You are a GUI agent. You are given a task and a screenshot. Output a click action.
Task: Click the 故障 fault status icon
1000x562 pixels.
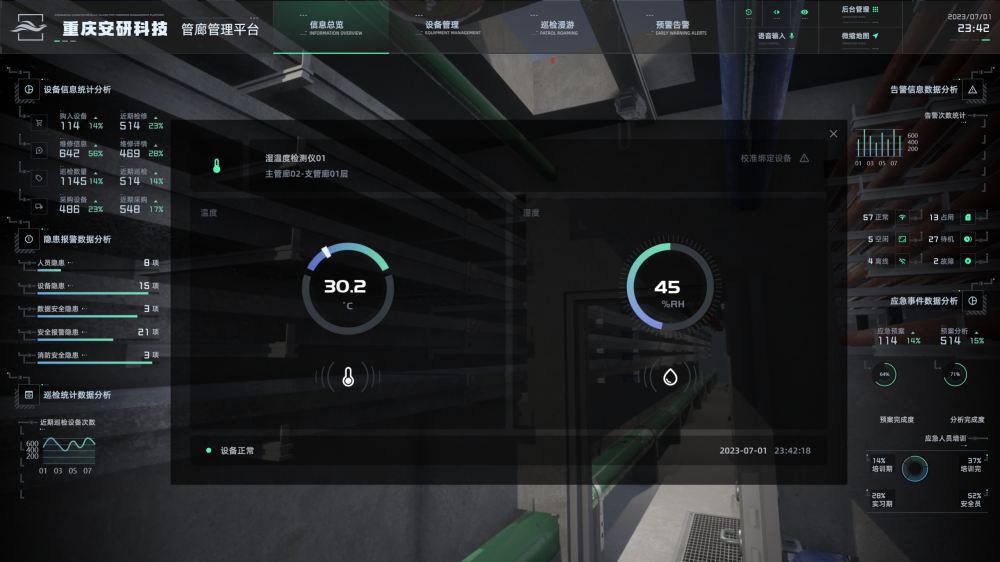[967, 261]
